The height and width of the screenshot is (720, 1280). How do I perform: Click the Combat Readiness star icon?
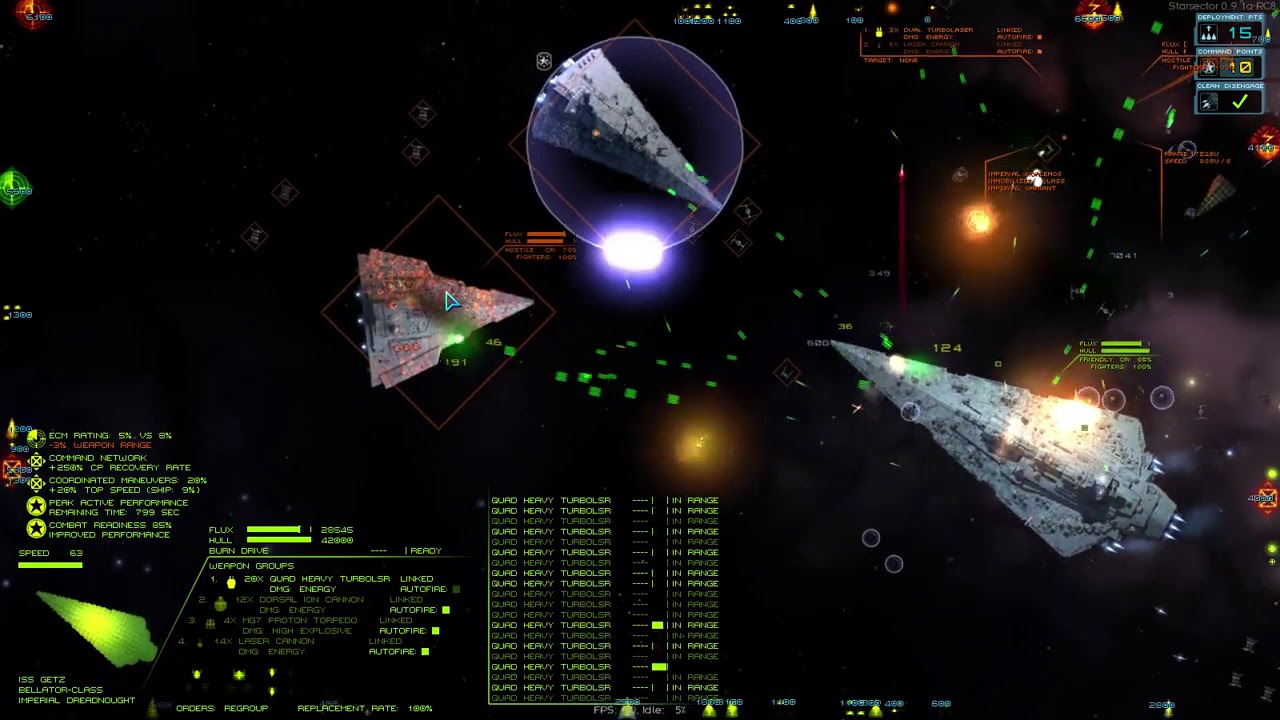pyautogui.click(x=36, y=529)
